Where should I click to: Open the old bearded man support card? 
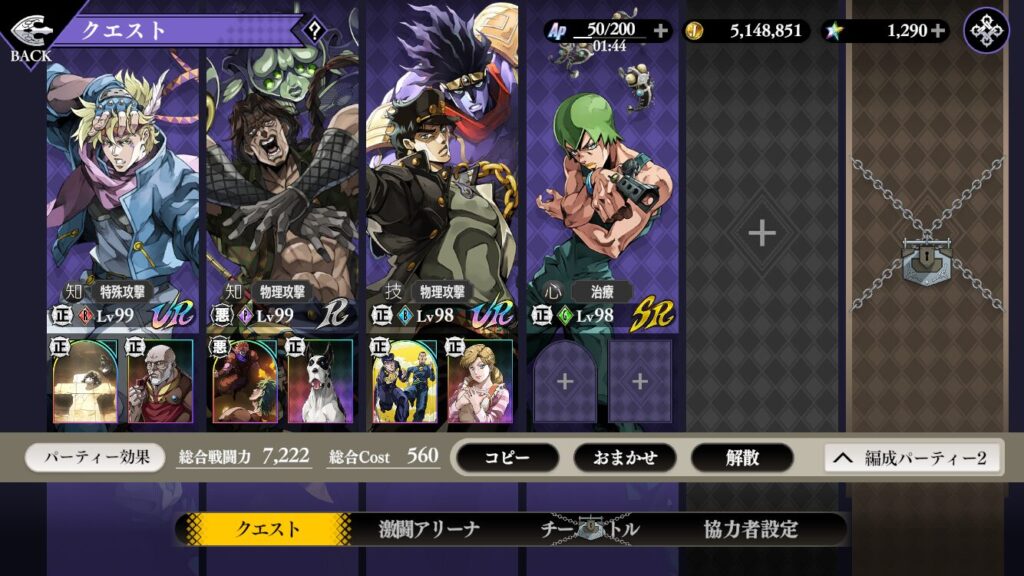click(160, 381)
